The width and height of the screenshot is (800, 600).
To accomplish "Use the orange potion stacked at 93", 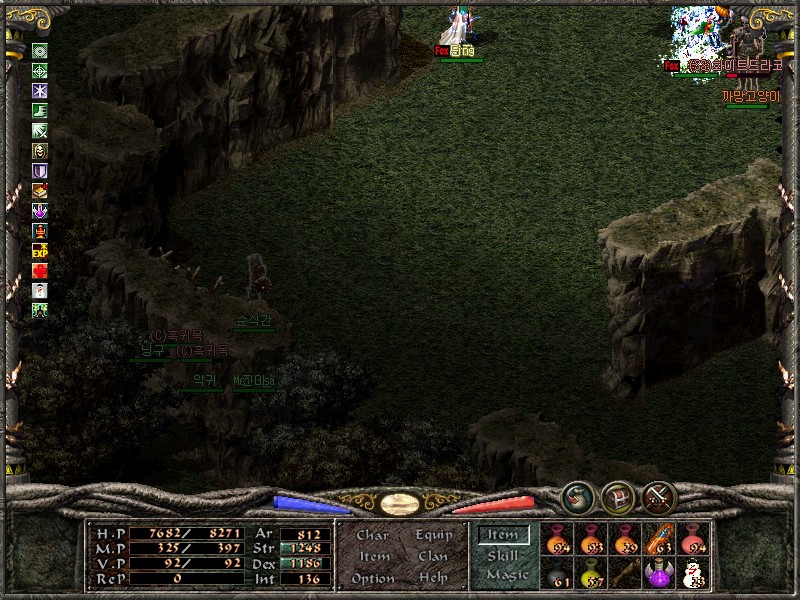I will tap(591, 540).
